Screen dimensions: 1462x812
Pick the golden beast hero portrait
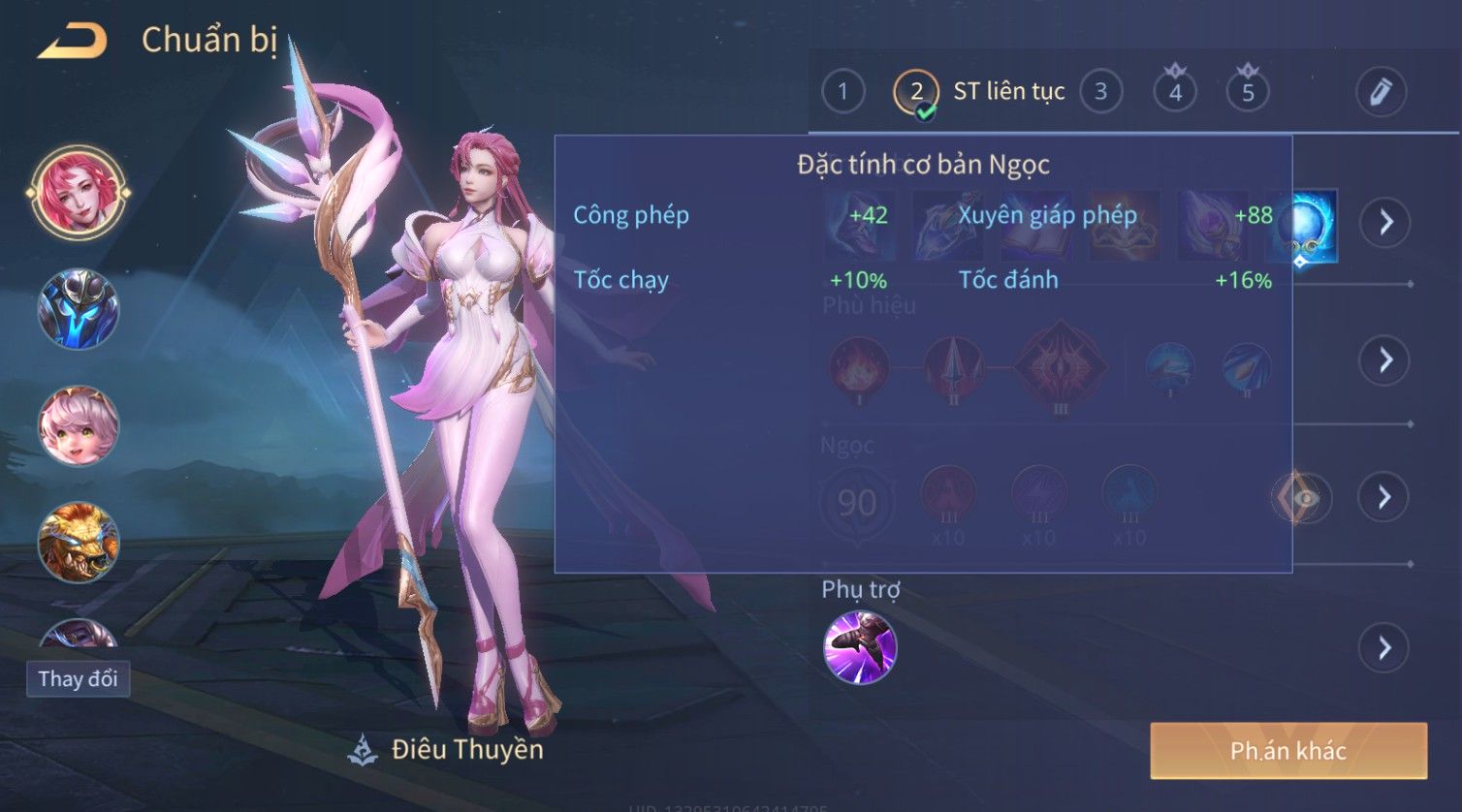pyautogui.click(x=78, y=541)
